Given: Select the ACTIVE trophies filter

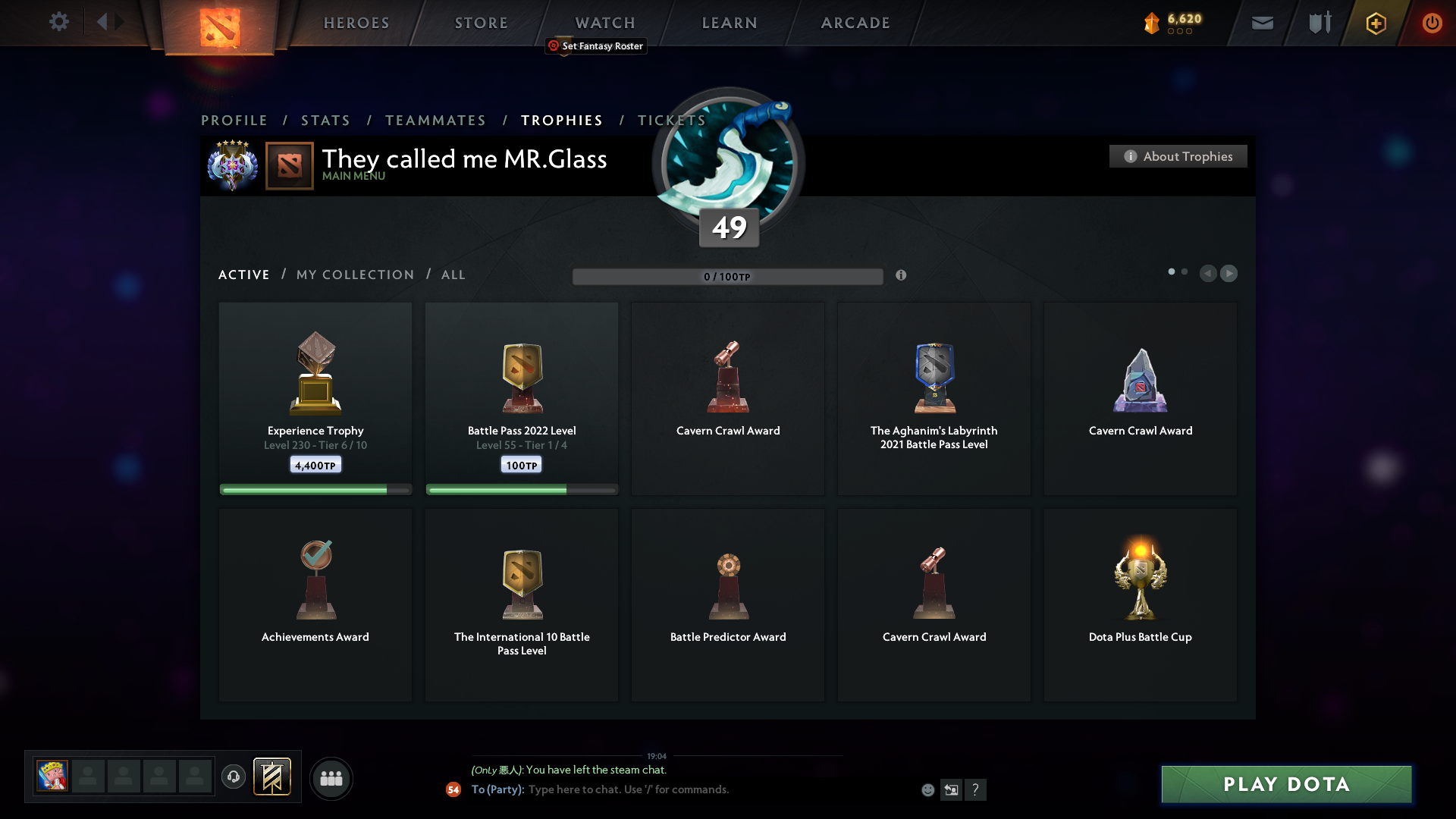Looking at the screenshot, I should [243, 275].
